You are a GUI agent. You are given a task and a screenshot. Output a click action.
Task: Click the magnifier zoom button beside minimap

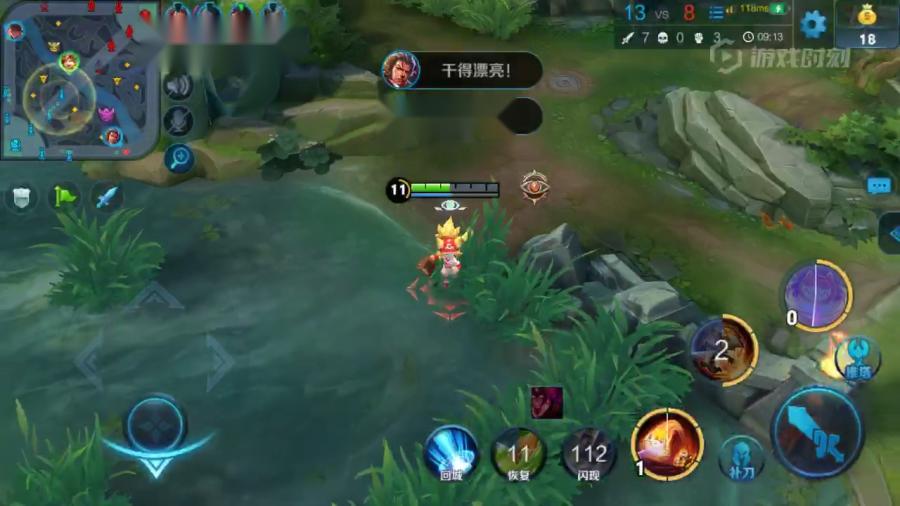(x=179, y=156)
